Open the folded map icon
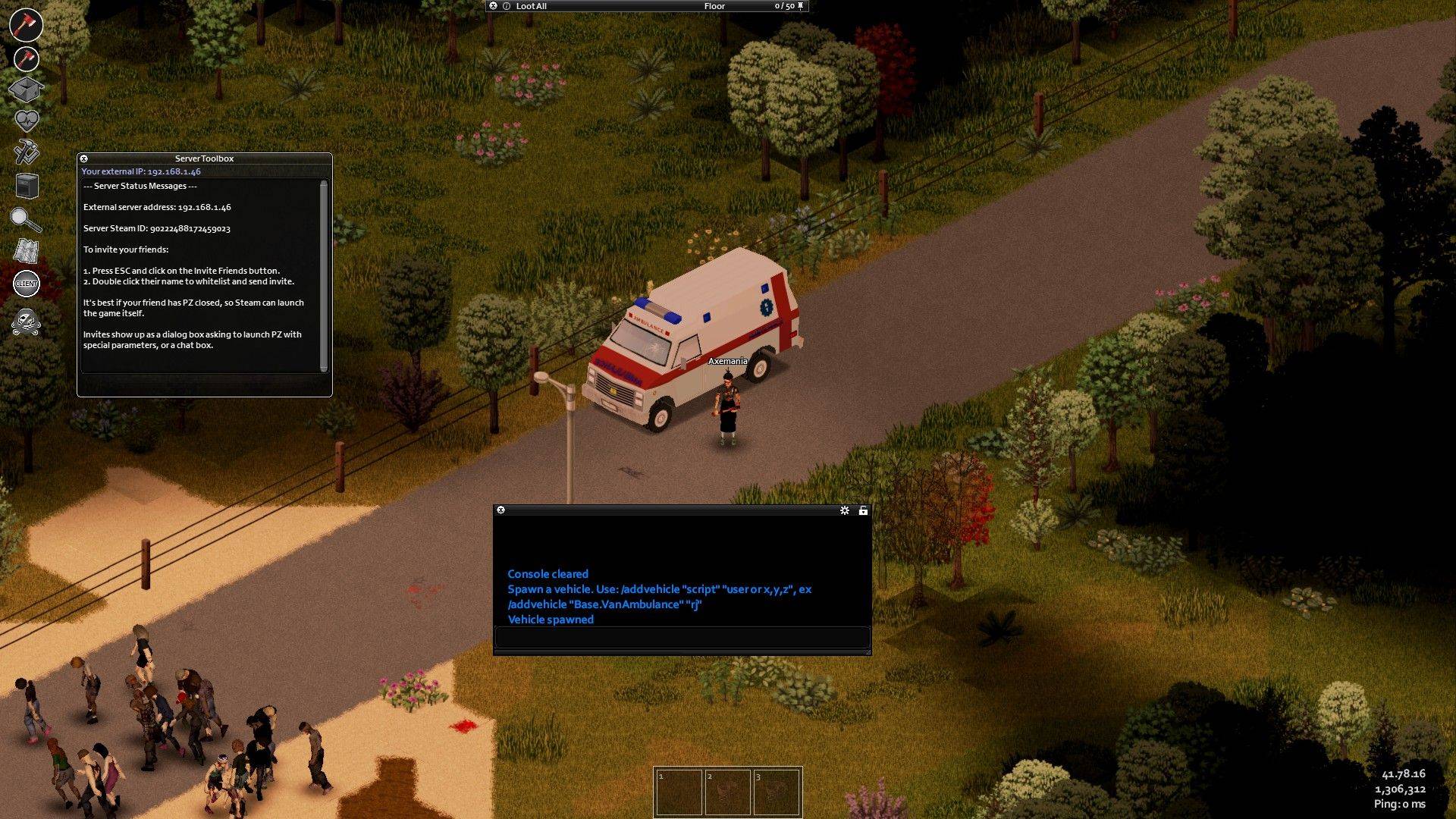Viewport: 1456px width, 819px height. [27, 251]
